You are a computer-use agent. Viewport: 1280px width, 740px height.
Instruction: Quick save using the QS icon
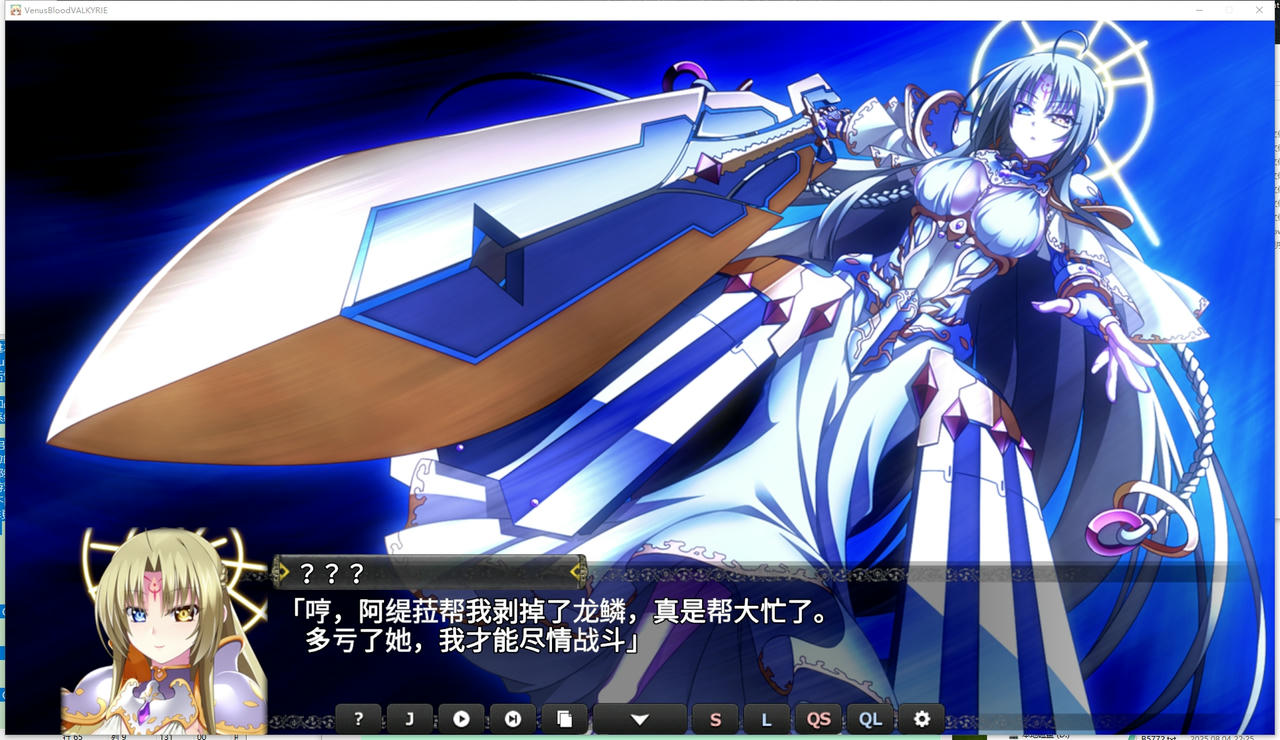[819, 718]
